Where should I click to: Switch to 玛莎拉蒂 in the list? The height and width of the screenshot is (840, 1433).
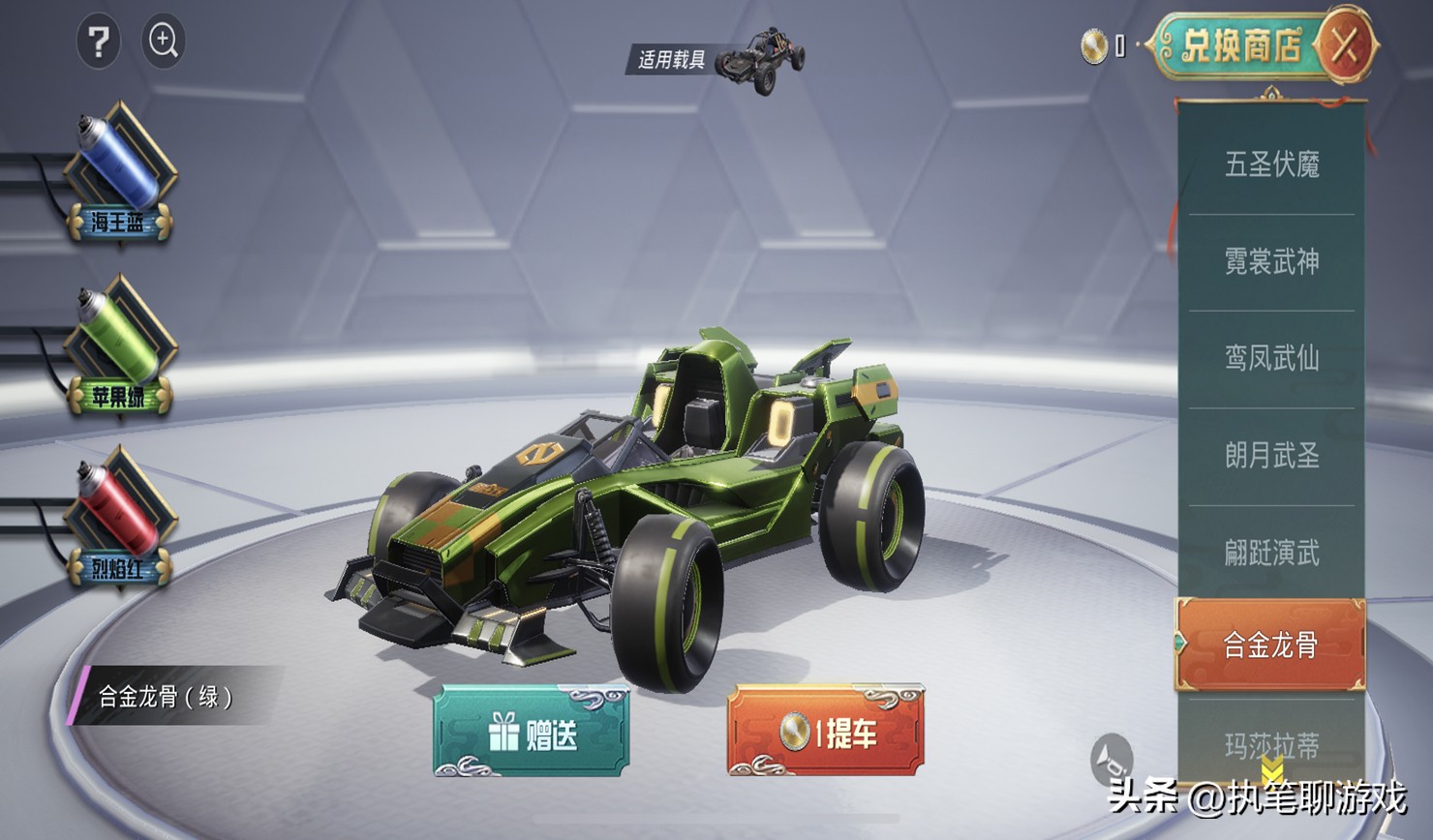click(1271, 745)
